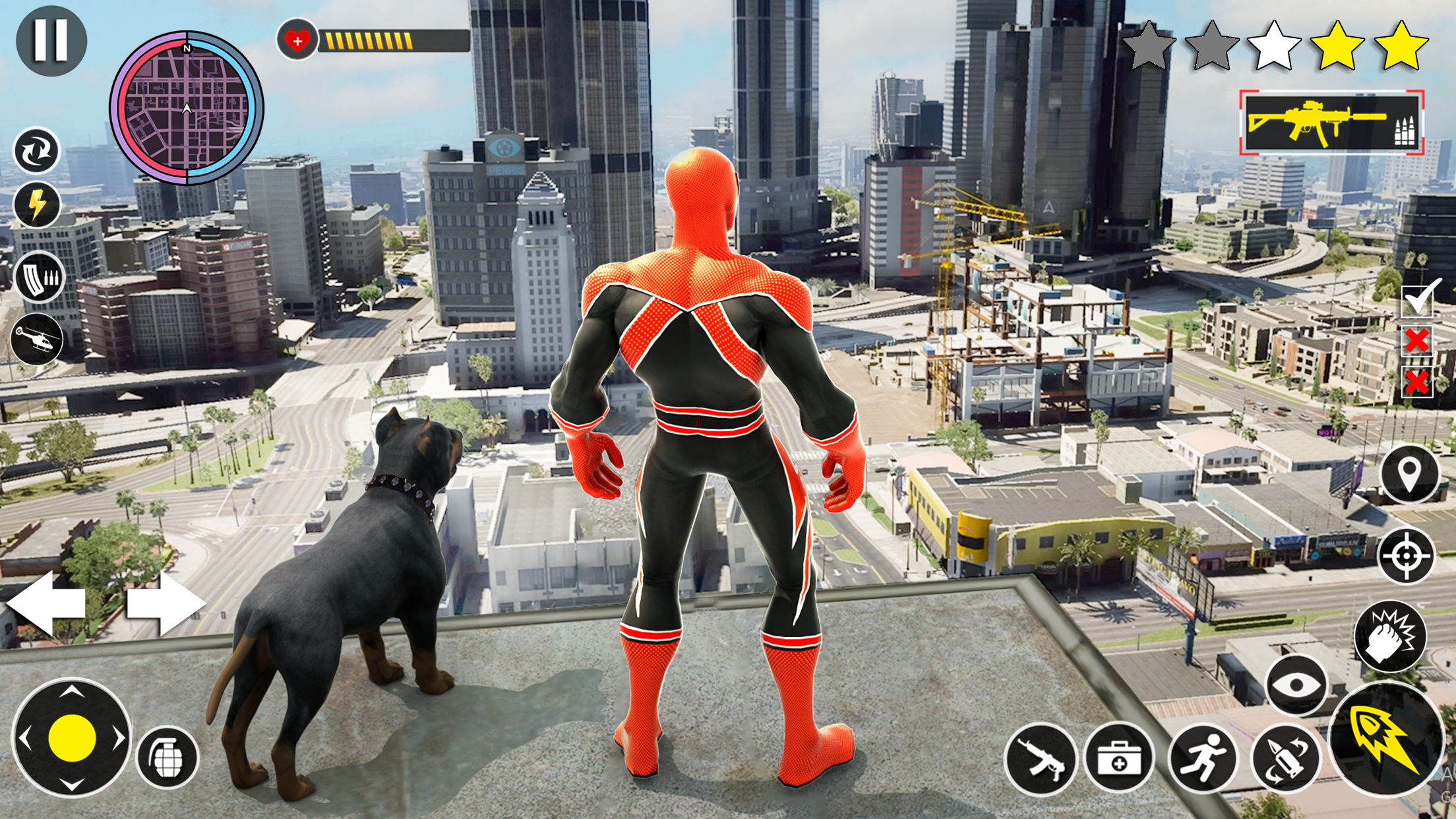Pause the game

click(51, 41)
